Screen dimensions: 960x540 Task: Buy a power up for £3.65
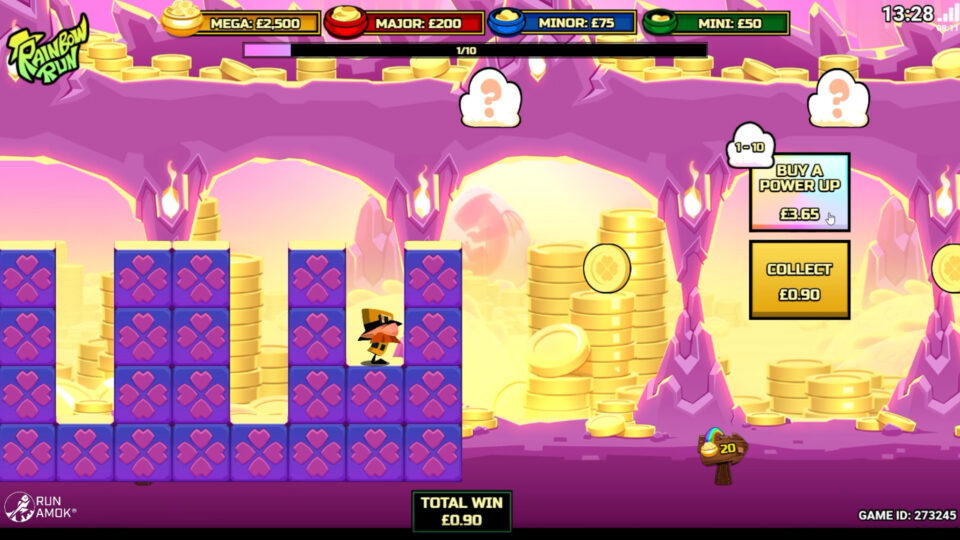[x=799, y=193]
